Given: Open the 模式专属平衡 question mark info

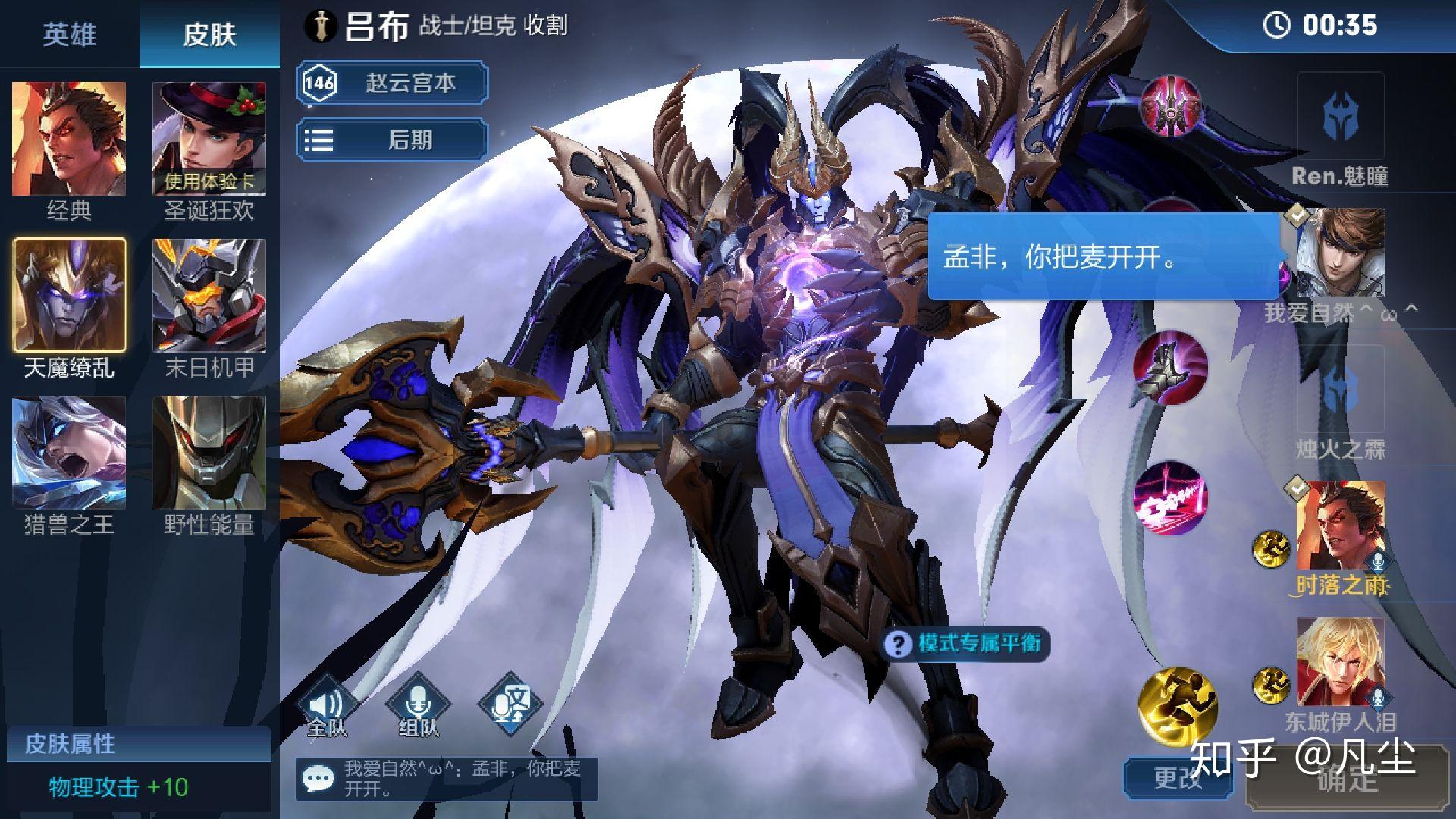Looking at the screenshot, I should [x=899, y=643].
